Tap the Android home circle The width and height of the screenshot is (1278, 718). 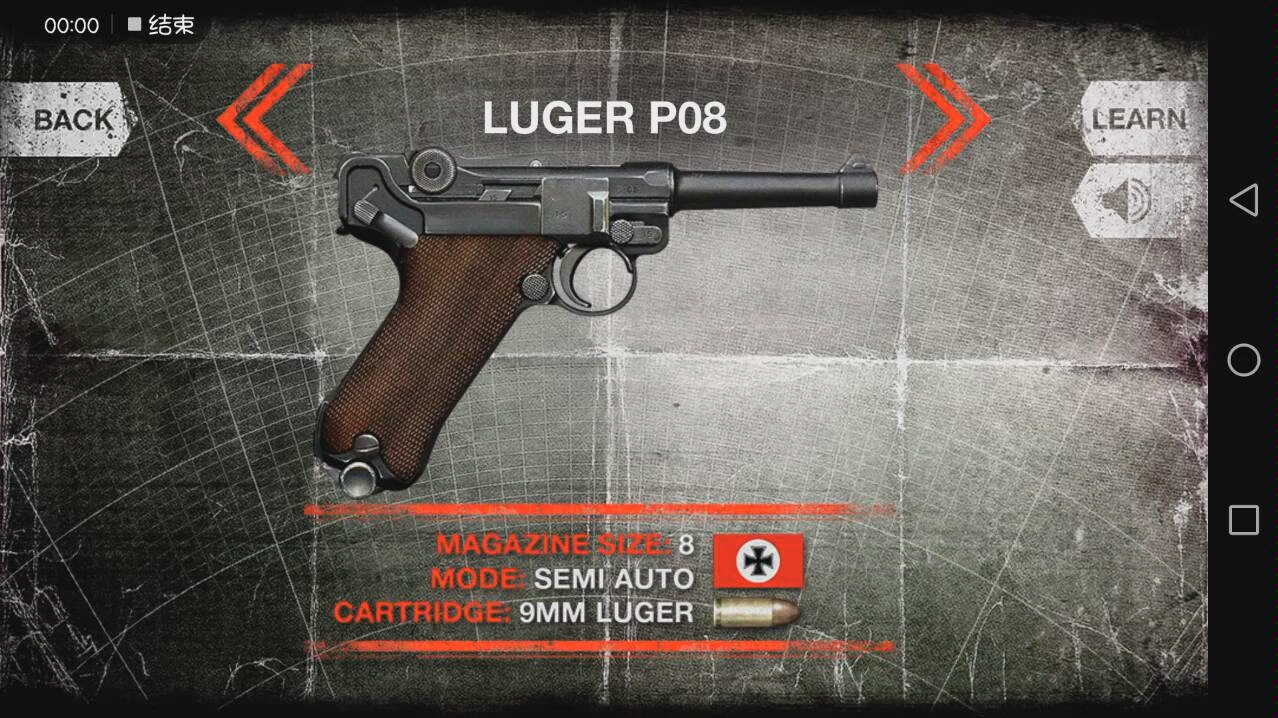[x=1243, y=360]
